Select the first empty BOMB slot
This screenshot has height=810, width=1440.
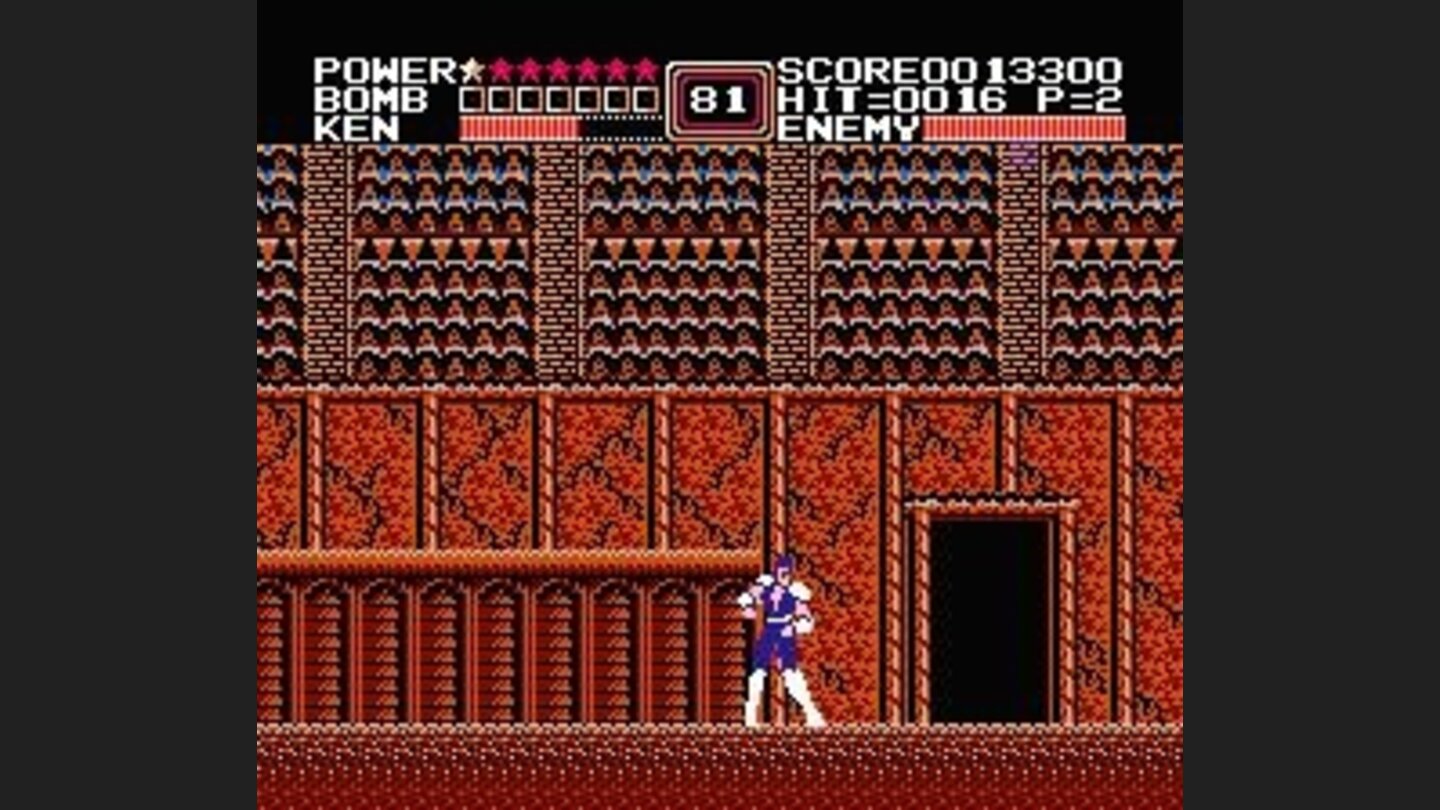pyautogui.click(x=470, y=98)
